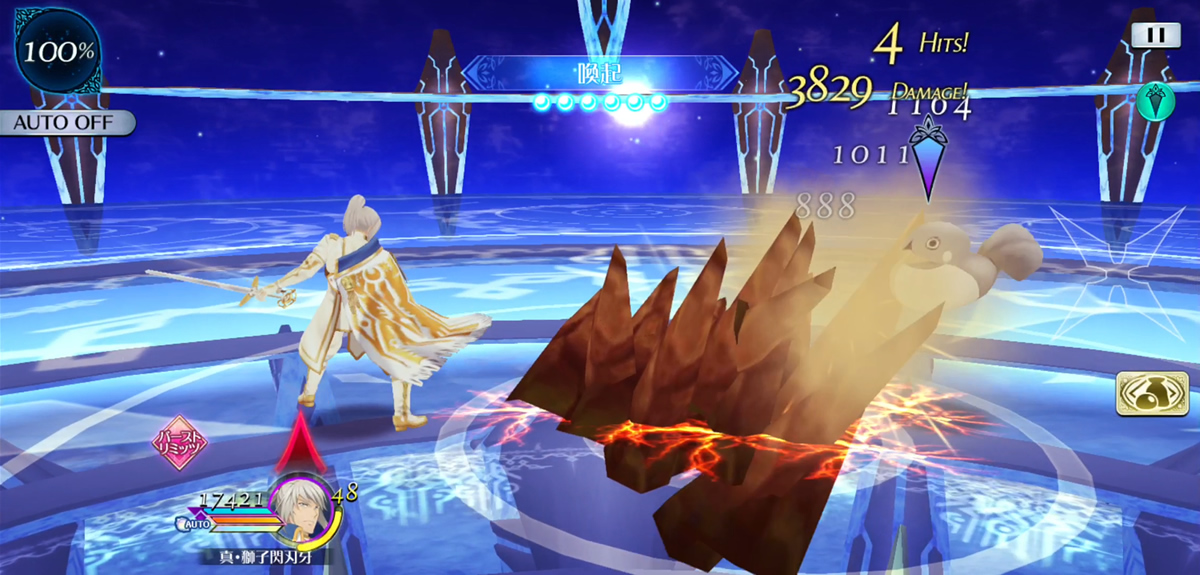Toggle the AUTO OFF battle mode
The image size is (1200, 575).
(x=67, y=123)
